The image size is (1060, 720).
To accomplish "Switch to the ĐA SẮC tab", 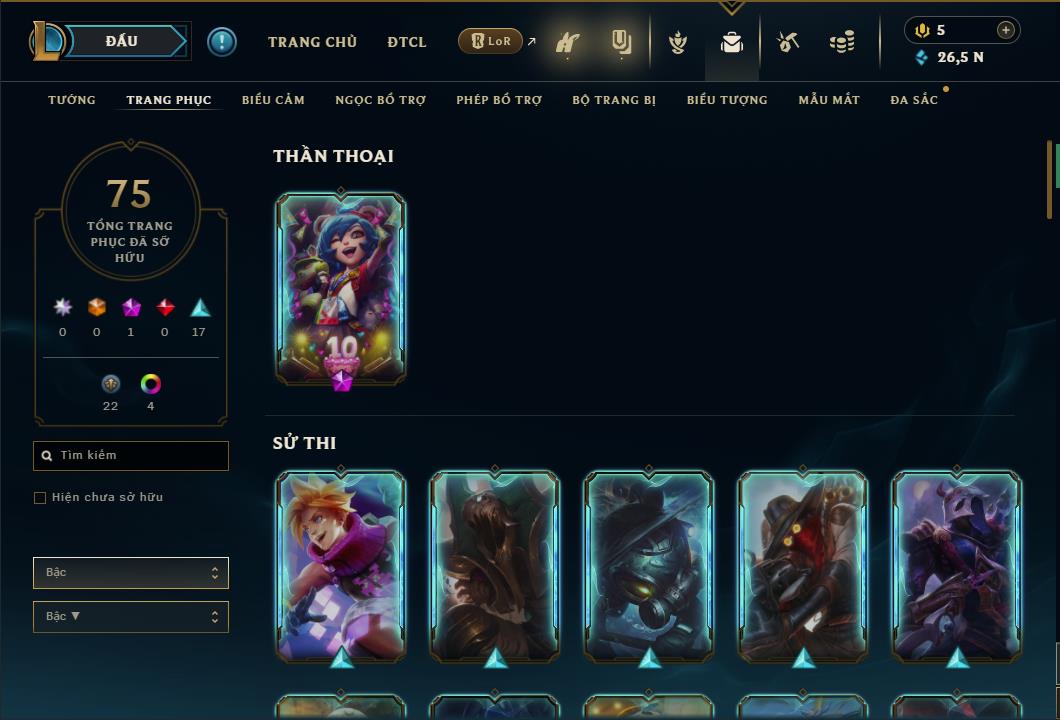I will pyautogui.click(x=914, y=100).
